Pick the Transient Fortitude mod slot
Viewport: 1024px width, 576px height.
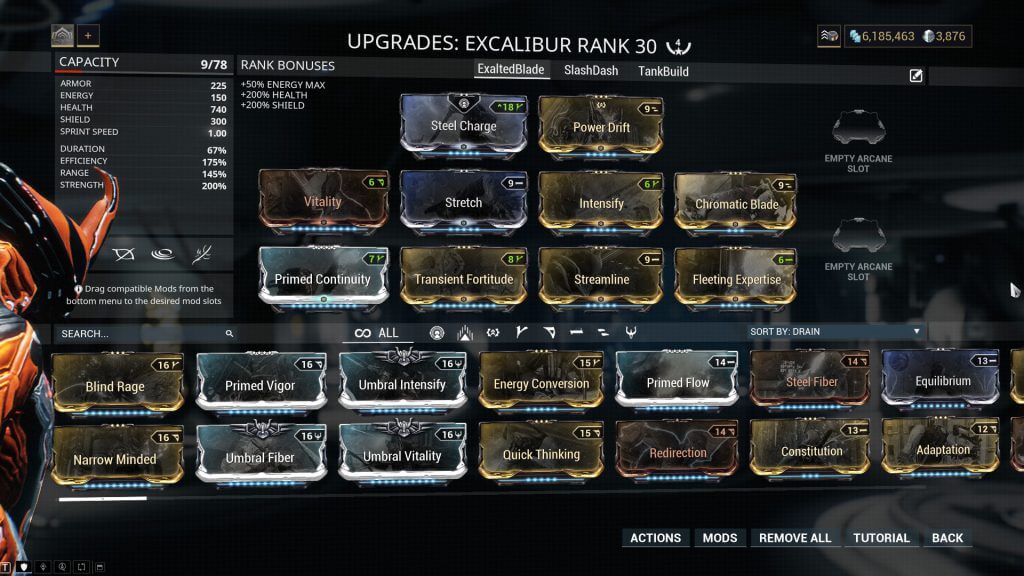coord(463,279)
